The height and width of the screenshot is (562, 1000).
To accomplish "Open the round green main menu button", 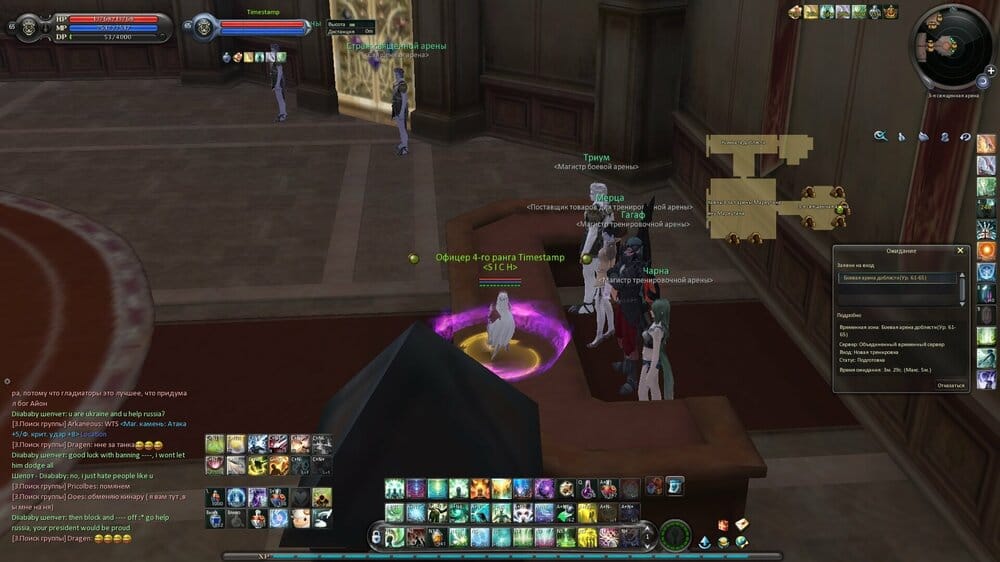I will point(674,535).
